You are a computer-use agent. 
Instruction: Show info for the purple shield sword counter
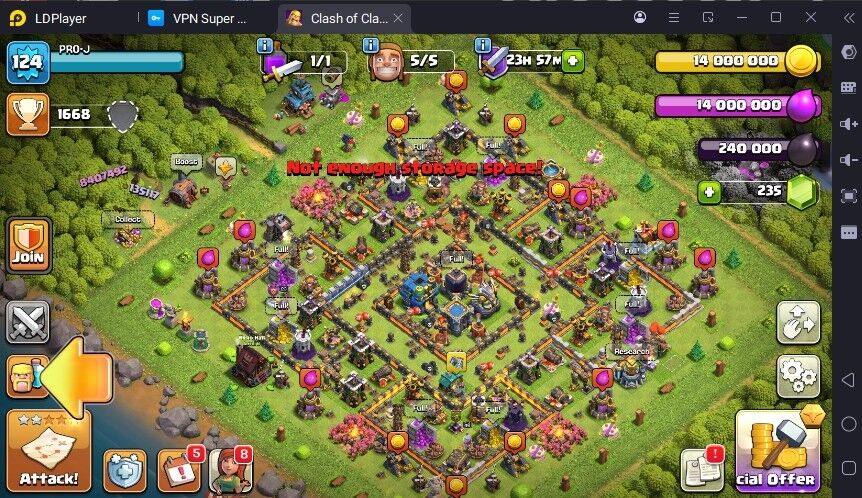click(264, 46)
